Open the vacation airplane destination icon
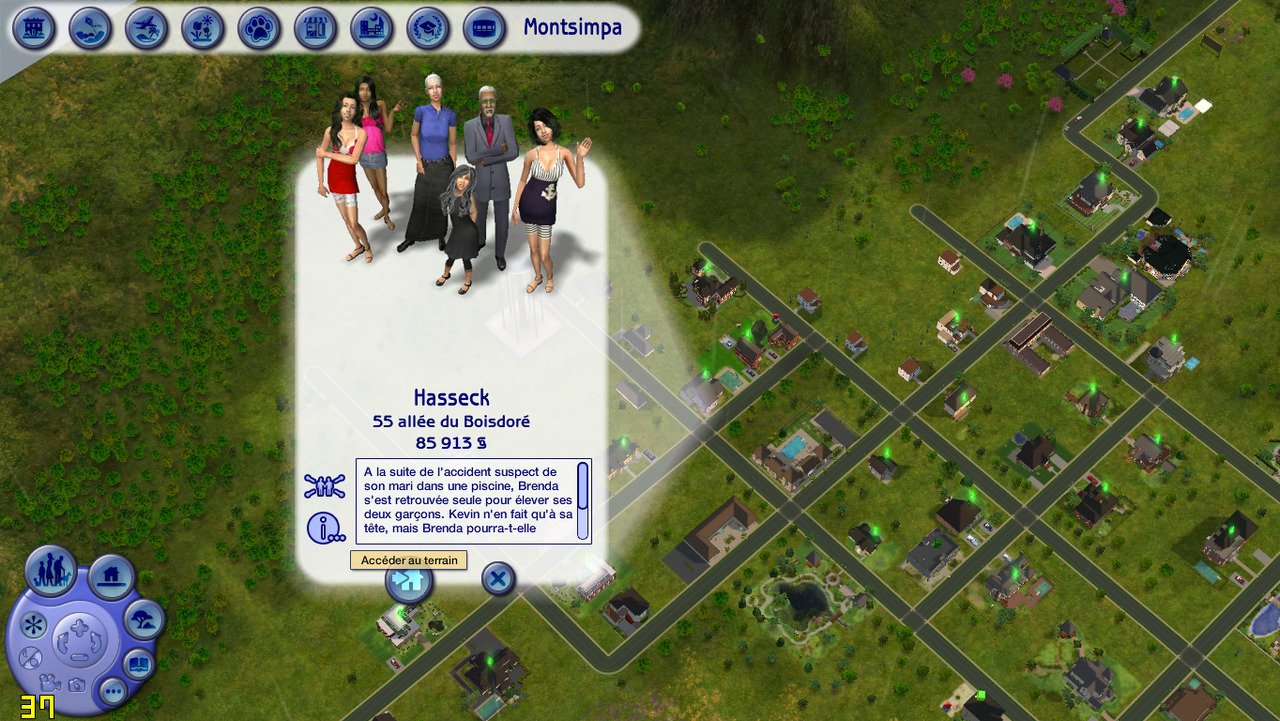The image size is (1280, 721). pos(146,28)
